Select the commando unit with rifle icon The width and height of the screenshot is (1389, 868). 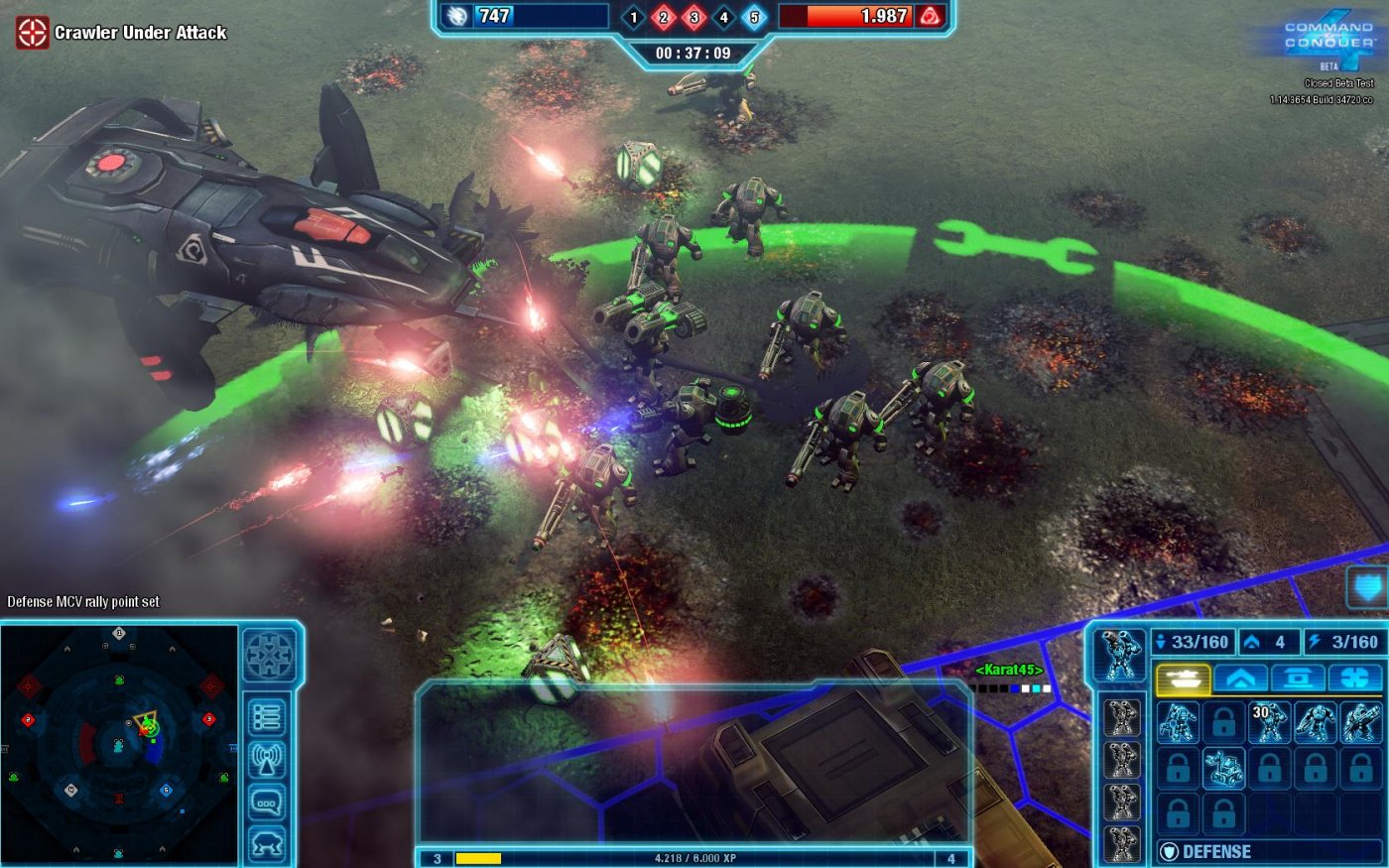1362,722
